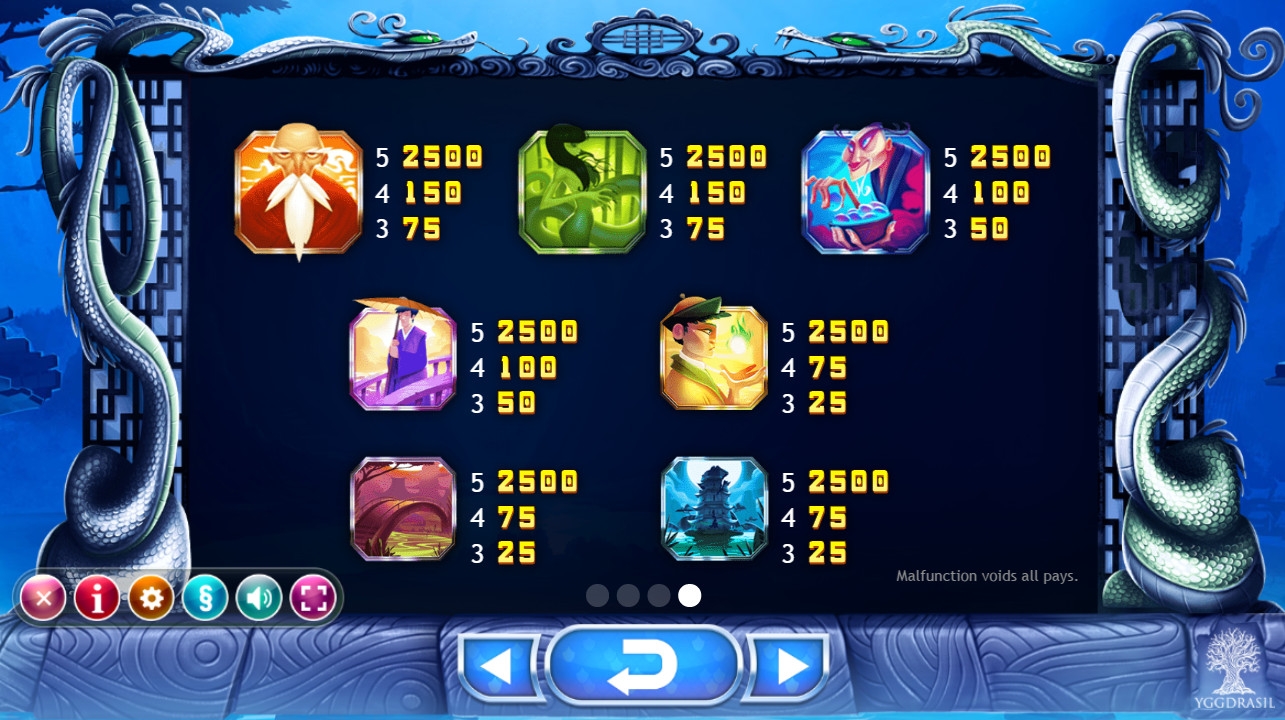Toggle the sound speaker button

point(259,599)
